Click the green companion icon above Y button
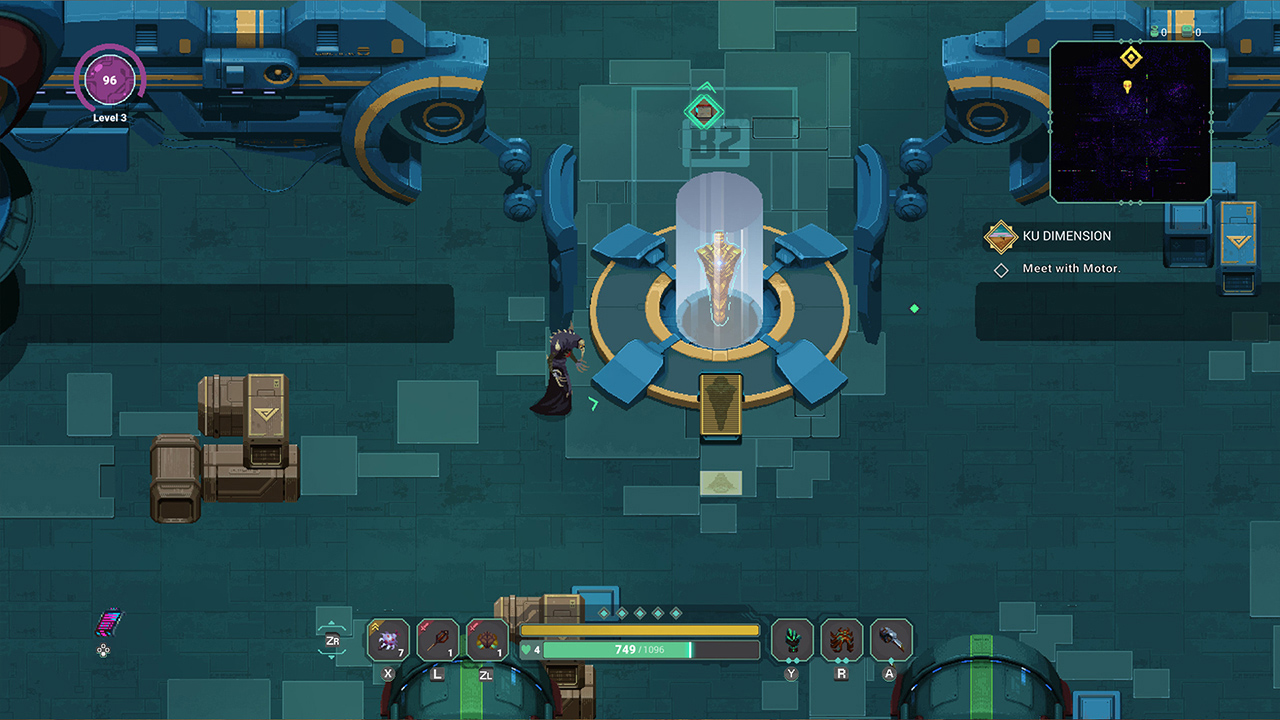This screenshot has width=1280, height=720. point(791,639)
